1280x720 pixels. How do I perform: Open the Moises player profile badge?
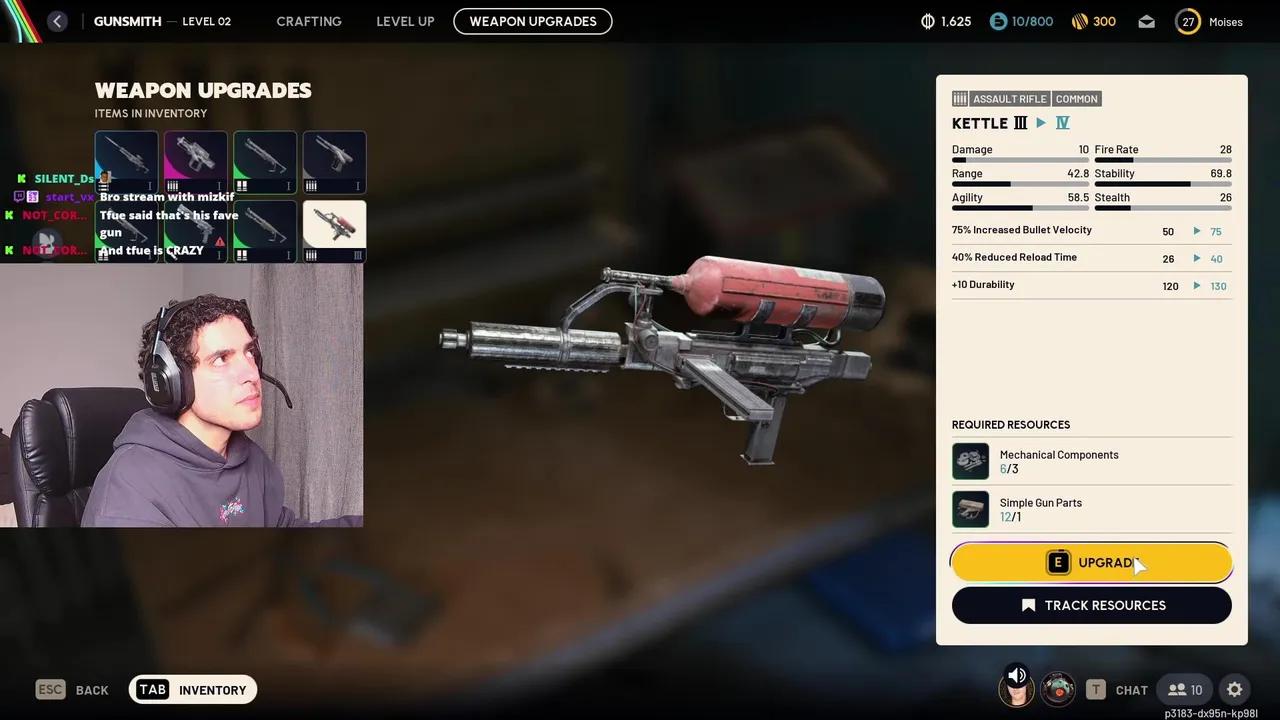coord(1210,21)
